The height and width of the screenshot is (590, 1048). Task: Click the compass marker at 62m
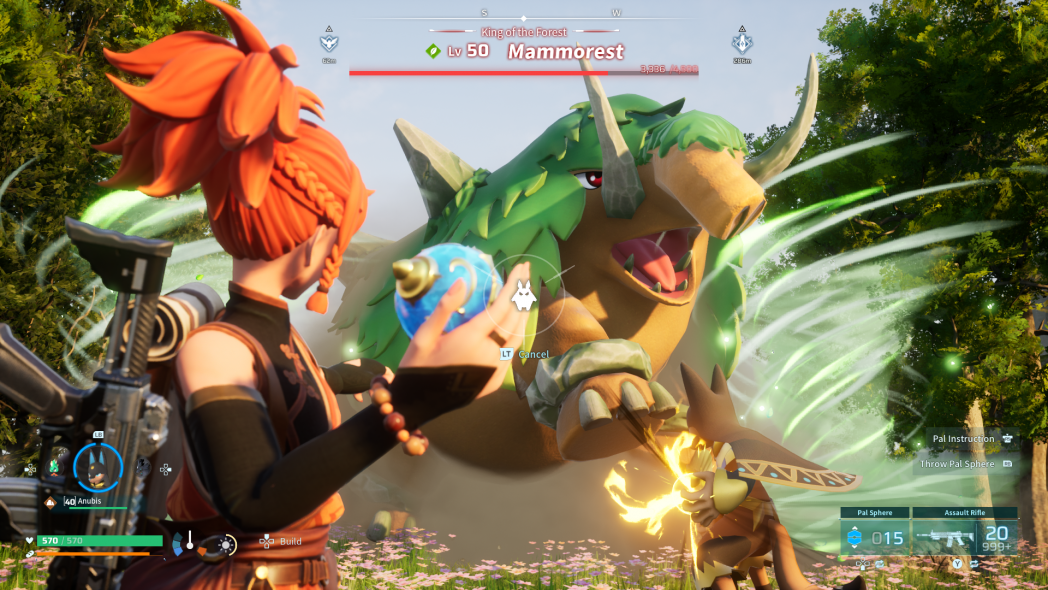pyautogui.click(x=329, y=43)
